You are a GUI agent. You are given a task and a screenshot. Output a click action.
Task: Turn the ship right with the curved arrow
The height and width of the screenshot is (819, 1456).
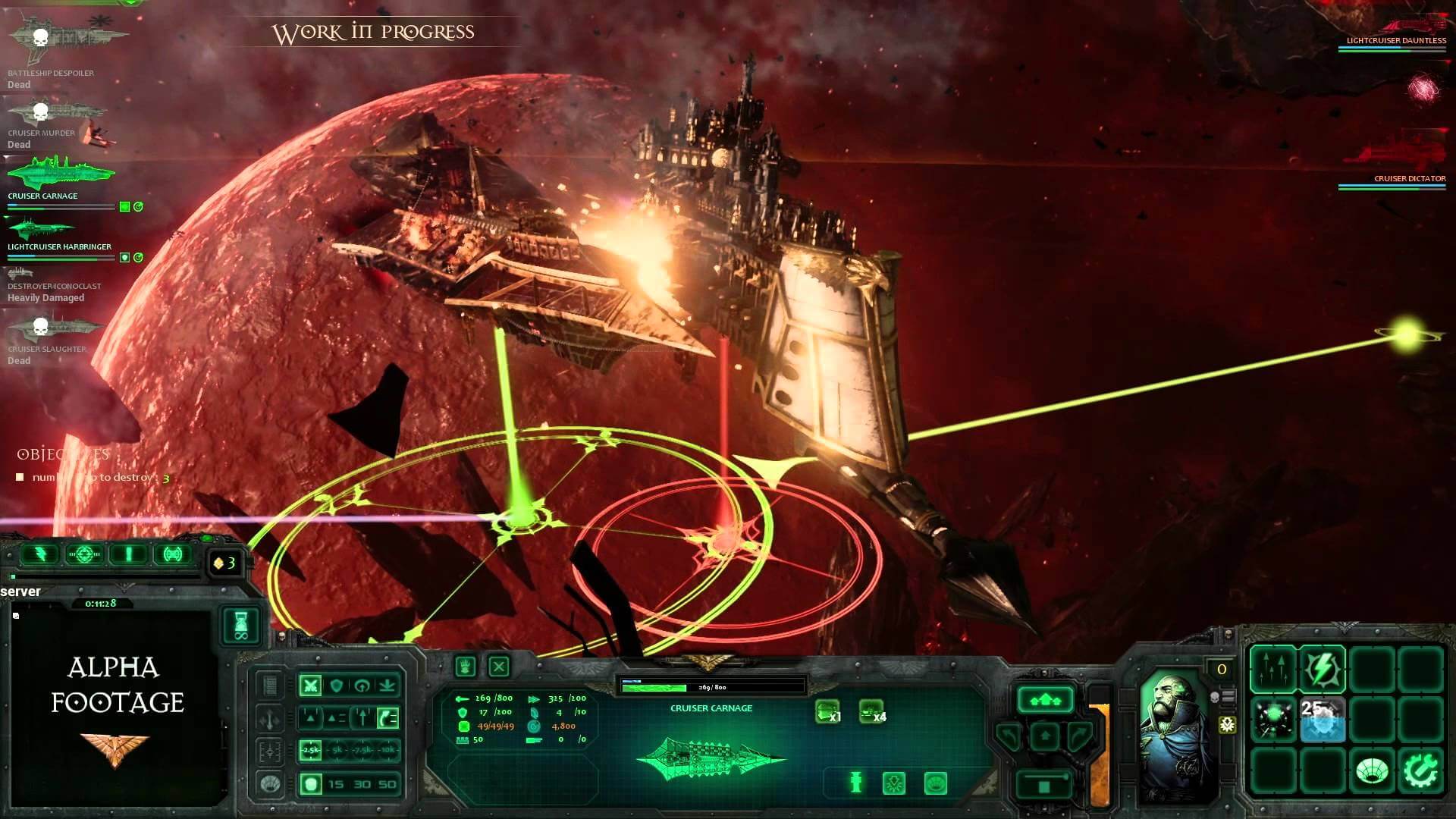1079,734
